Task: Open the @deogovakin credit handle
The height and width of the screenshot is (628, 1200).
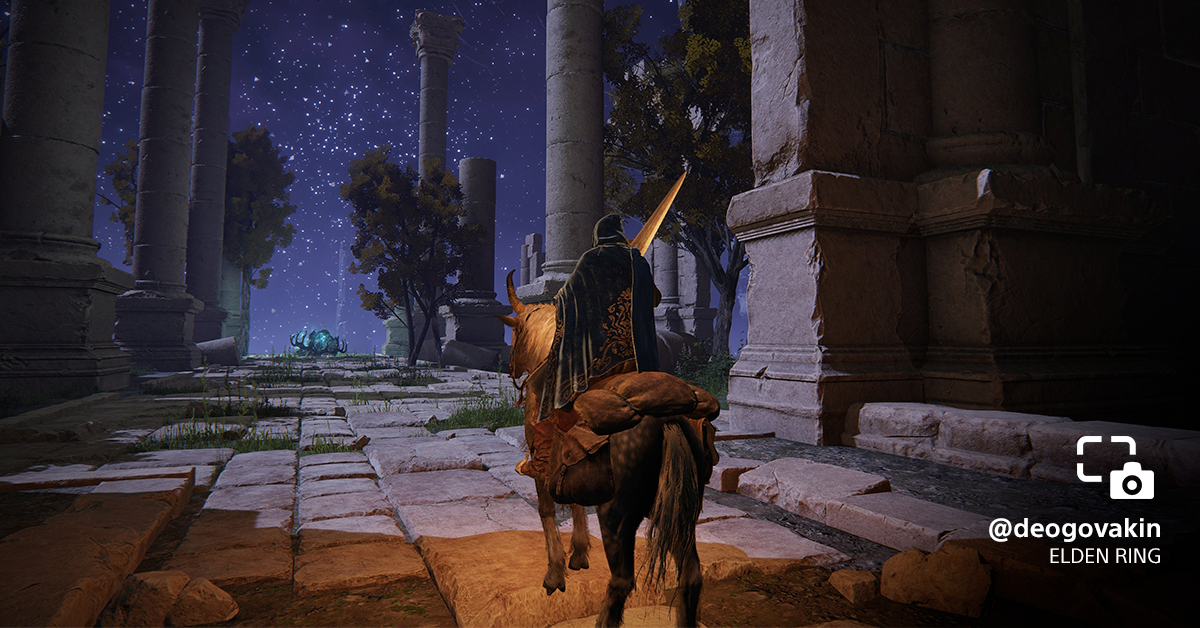Action: tap(1074, 530)
